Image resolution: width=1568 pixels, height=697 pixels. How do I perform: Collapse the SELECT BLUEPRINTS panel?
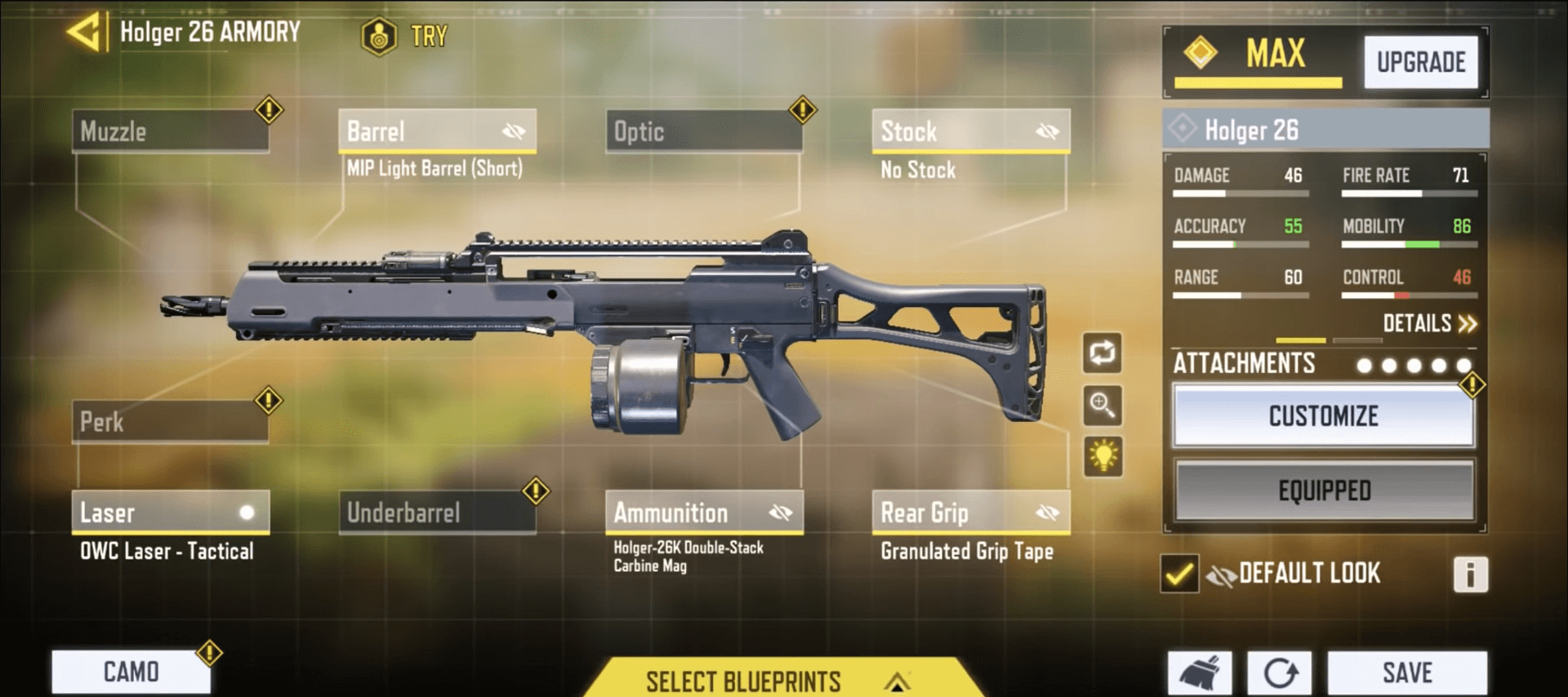pyautogui.click(x=895, y=682)
